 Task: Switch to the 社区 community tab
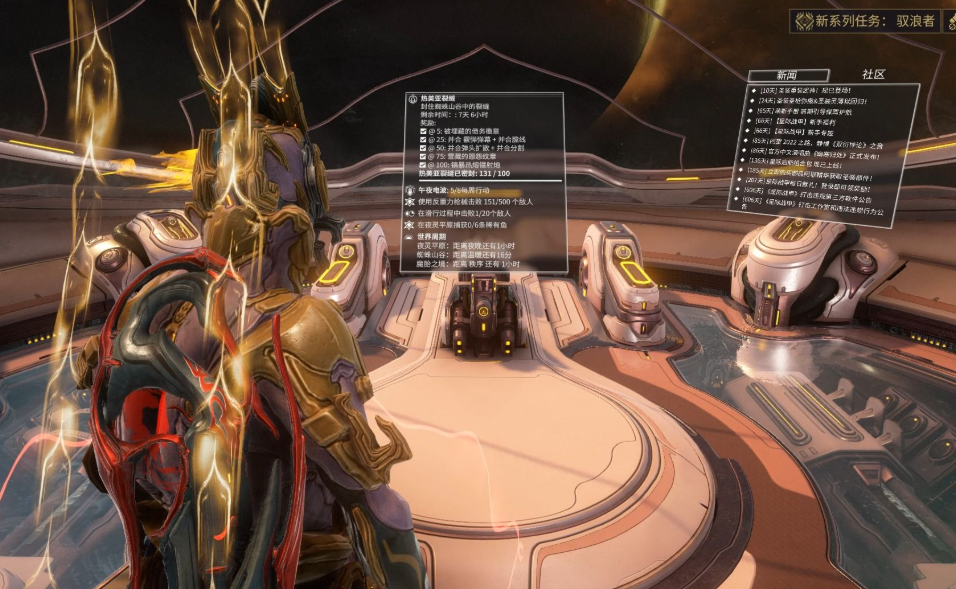(x=873, y=74)
